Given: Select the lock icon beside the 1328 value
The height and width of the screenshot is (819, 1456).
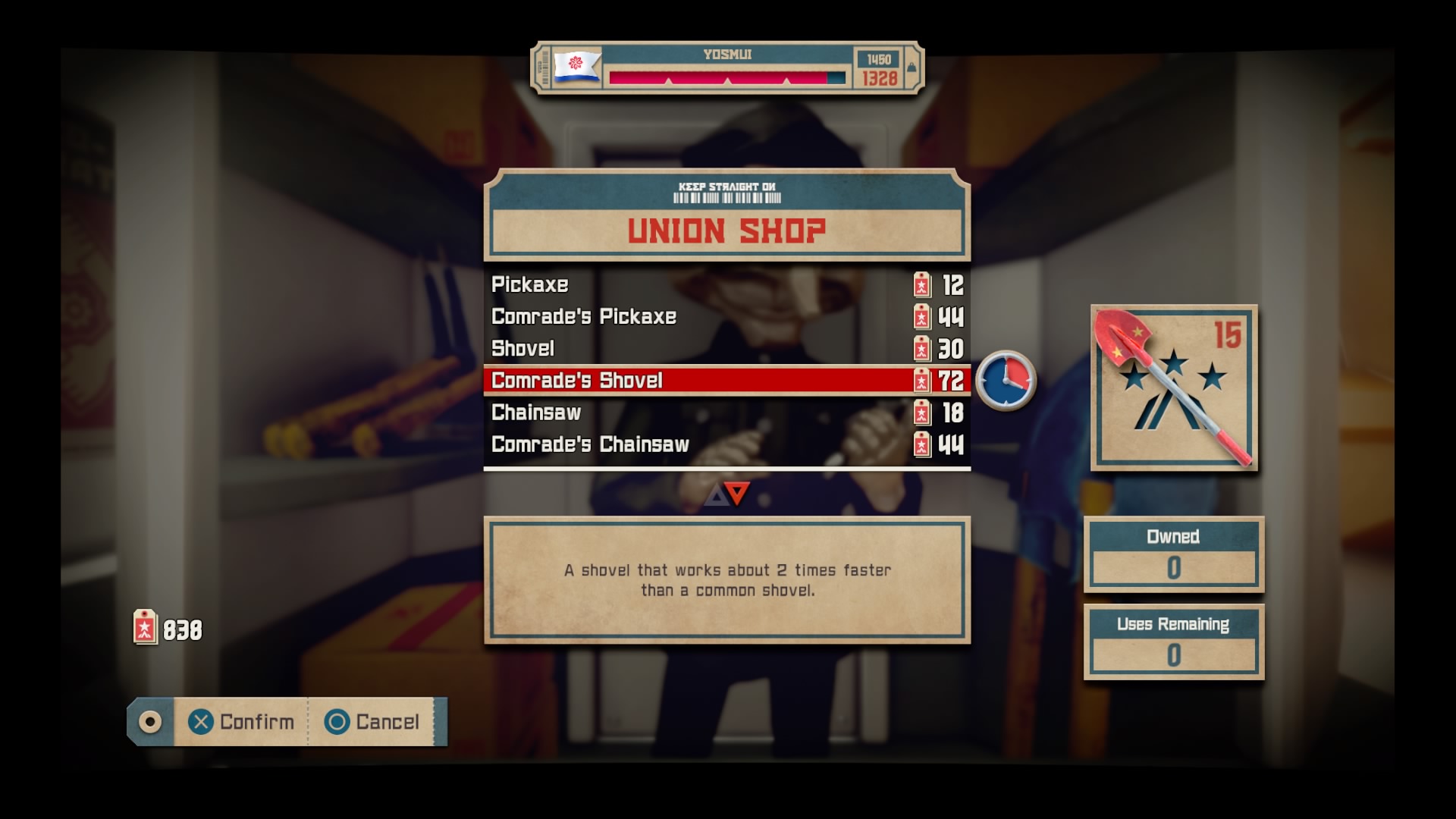Looking at the screenshot, I should [910, 68].
